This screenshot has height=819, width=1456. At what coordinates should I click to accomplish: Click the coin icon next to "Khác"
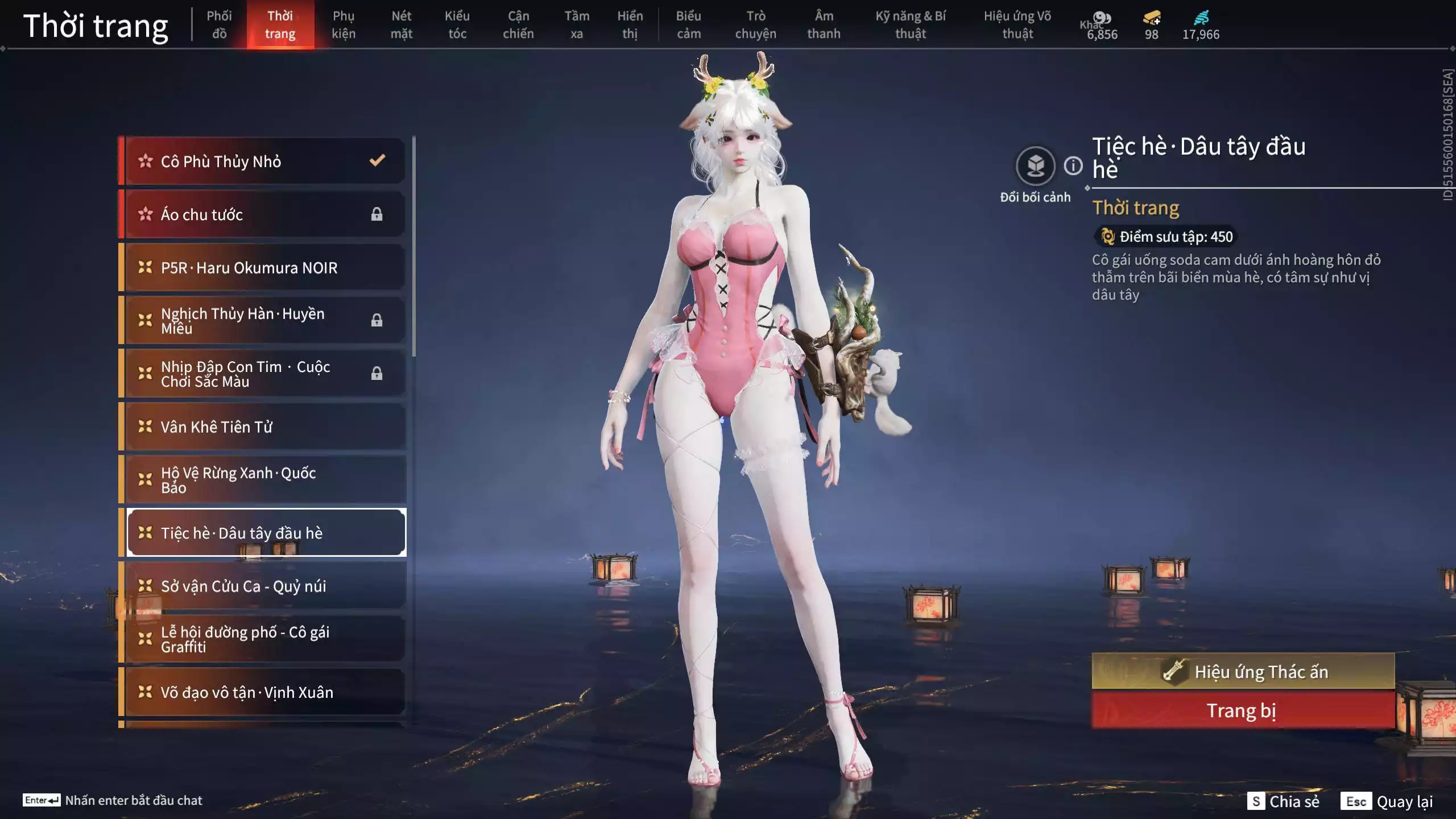(x=1103, y=17)
